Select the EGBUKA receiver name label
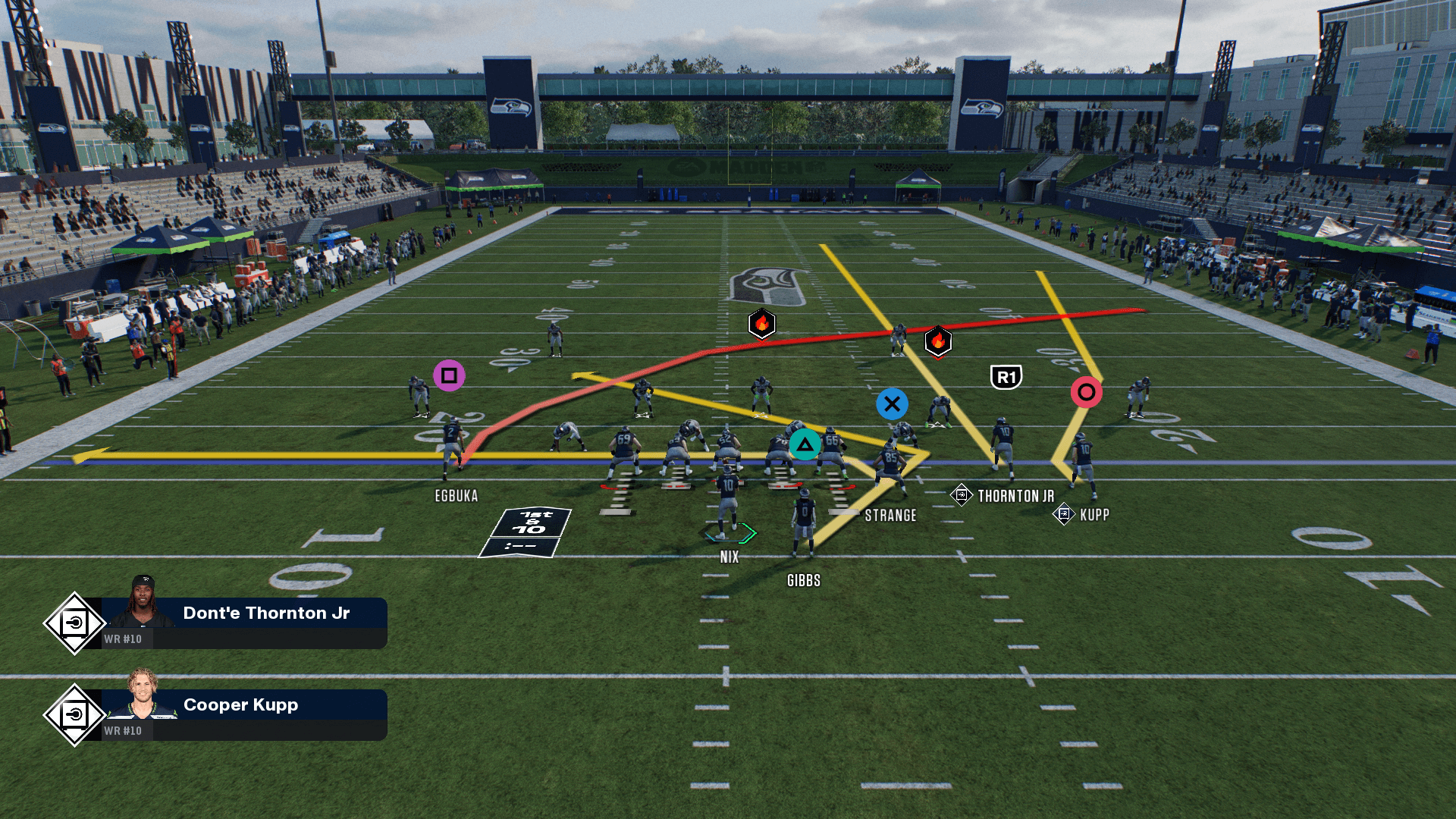1456x819 pixels. pyautogui.click(x=456, y=496)
